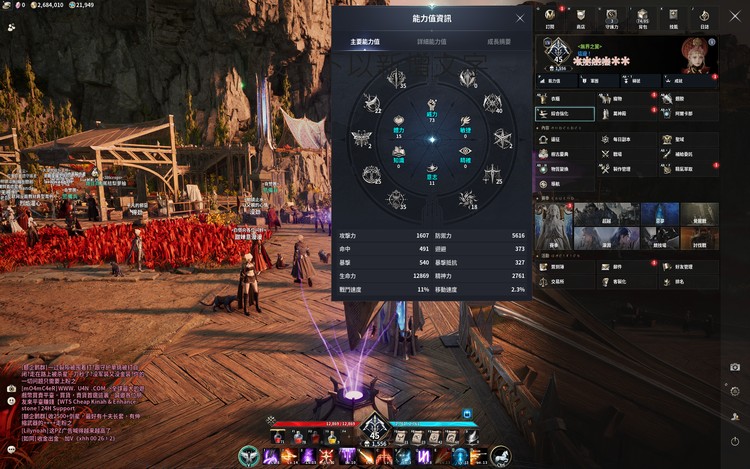Switch to the 詳細能力值 tab
The width and height of the screenshot is (750, 469).
431,43
